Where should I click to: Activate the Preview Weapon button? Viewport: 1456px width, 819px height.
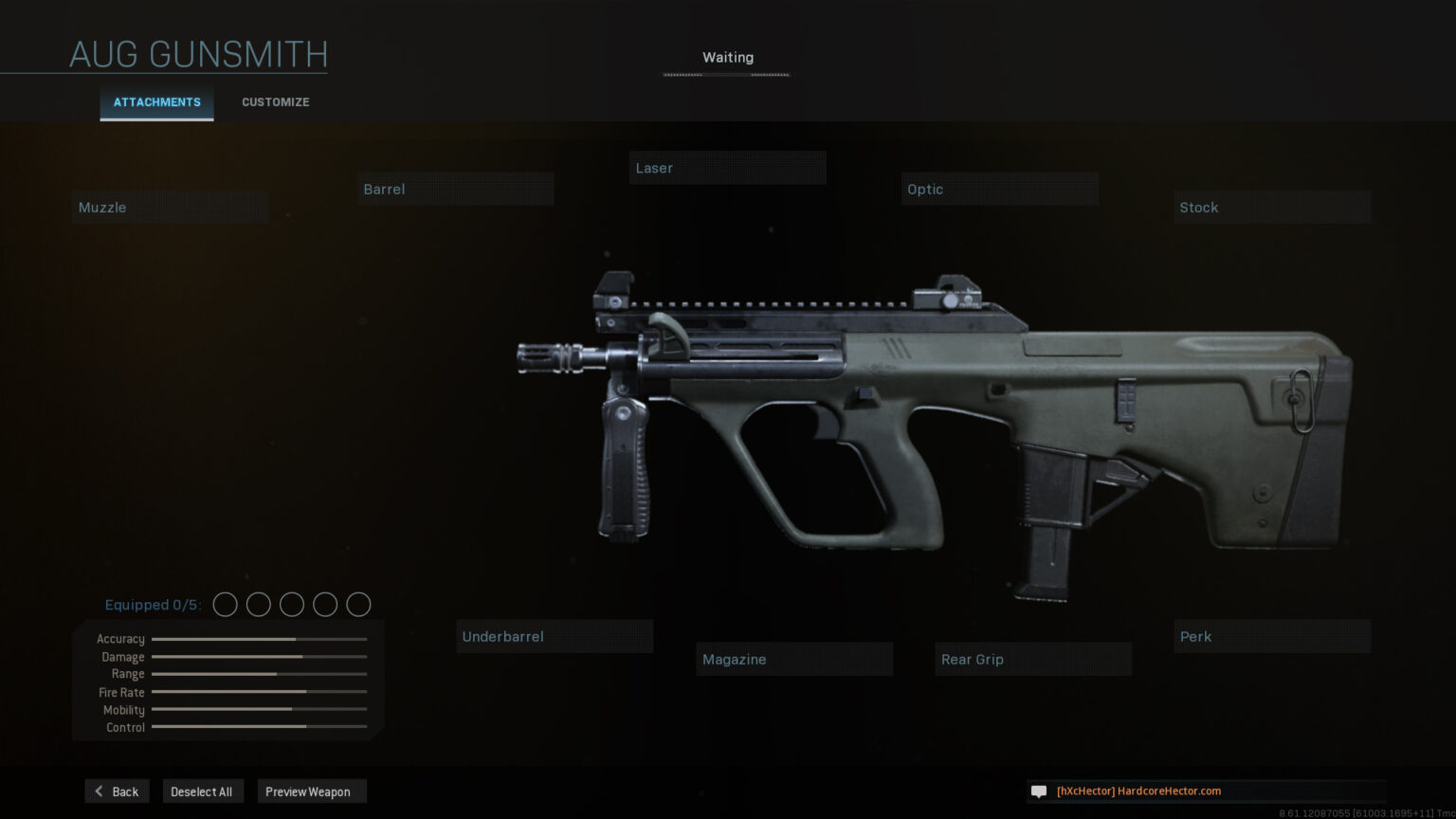[308, 792]
